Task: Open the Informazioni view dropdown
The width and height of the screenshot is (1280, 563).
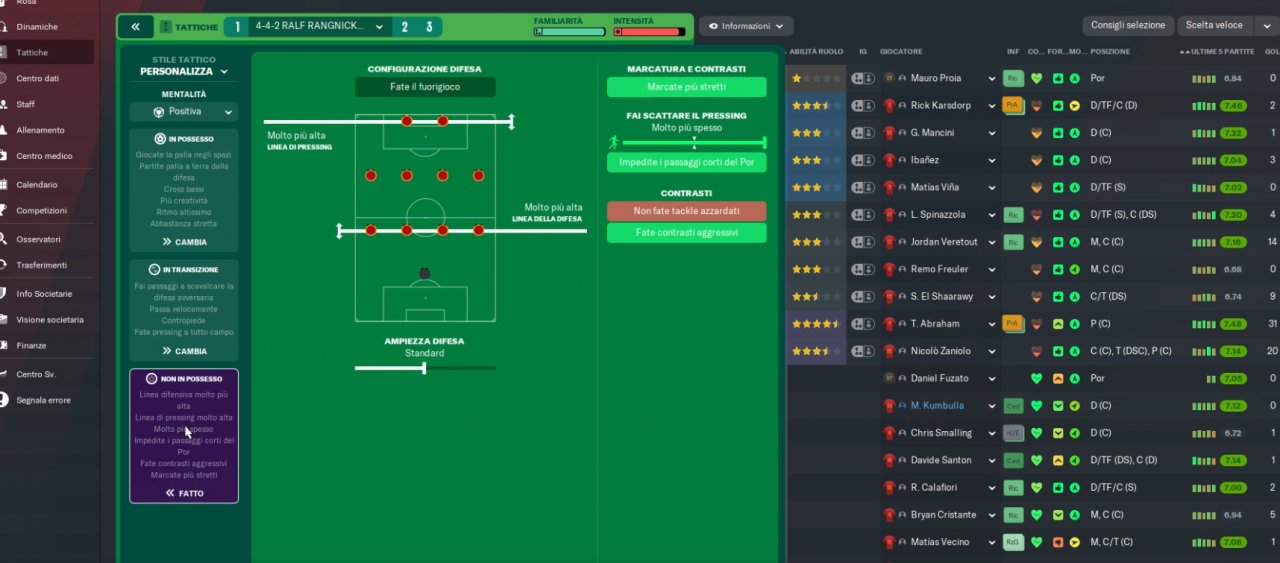Action: pyautogui.click(x=746, y=26)
